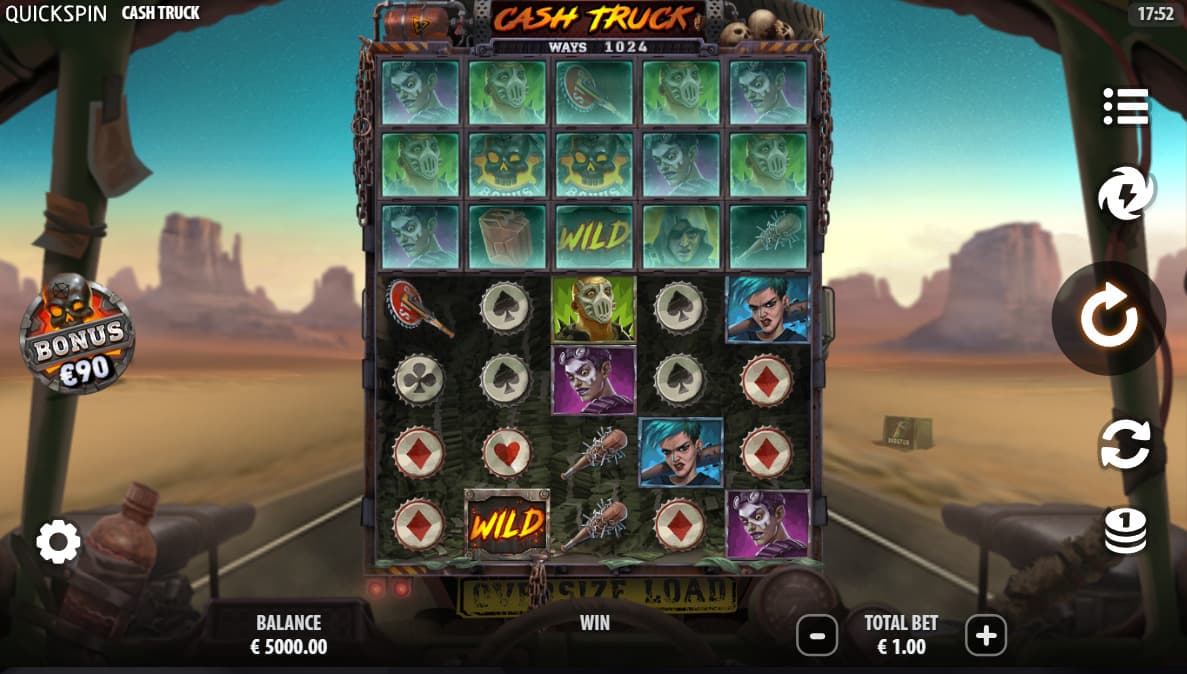
Task: Toggle the lightning bolt fast play button
Action: (1126, 194)
